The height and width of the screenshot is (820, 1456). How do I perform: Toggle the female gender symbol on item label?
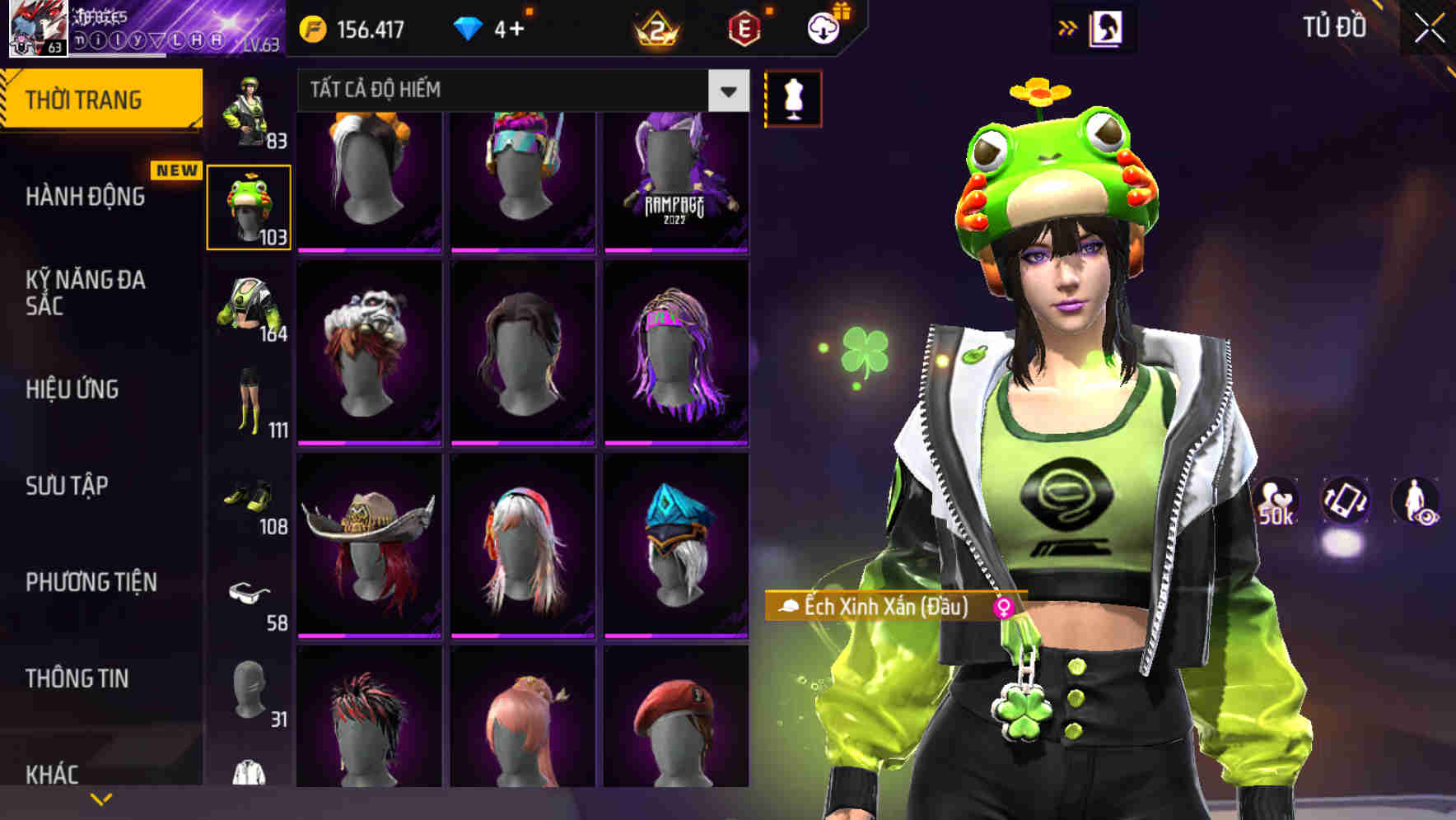pos(1003,608)
